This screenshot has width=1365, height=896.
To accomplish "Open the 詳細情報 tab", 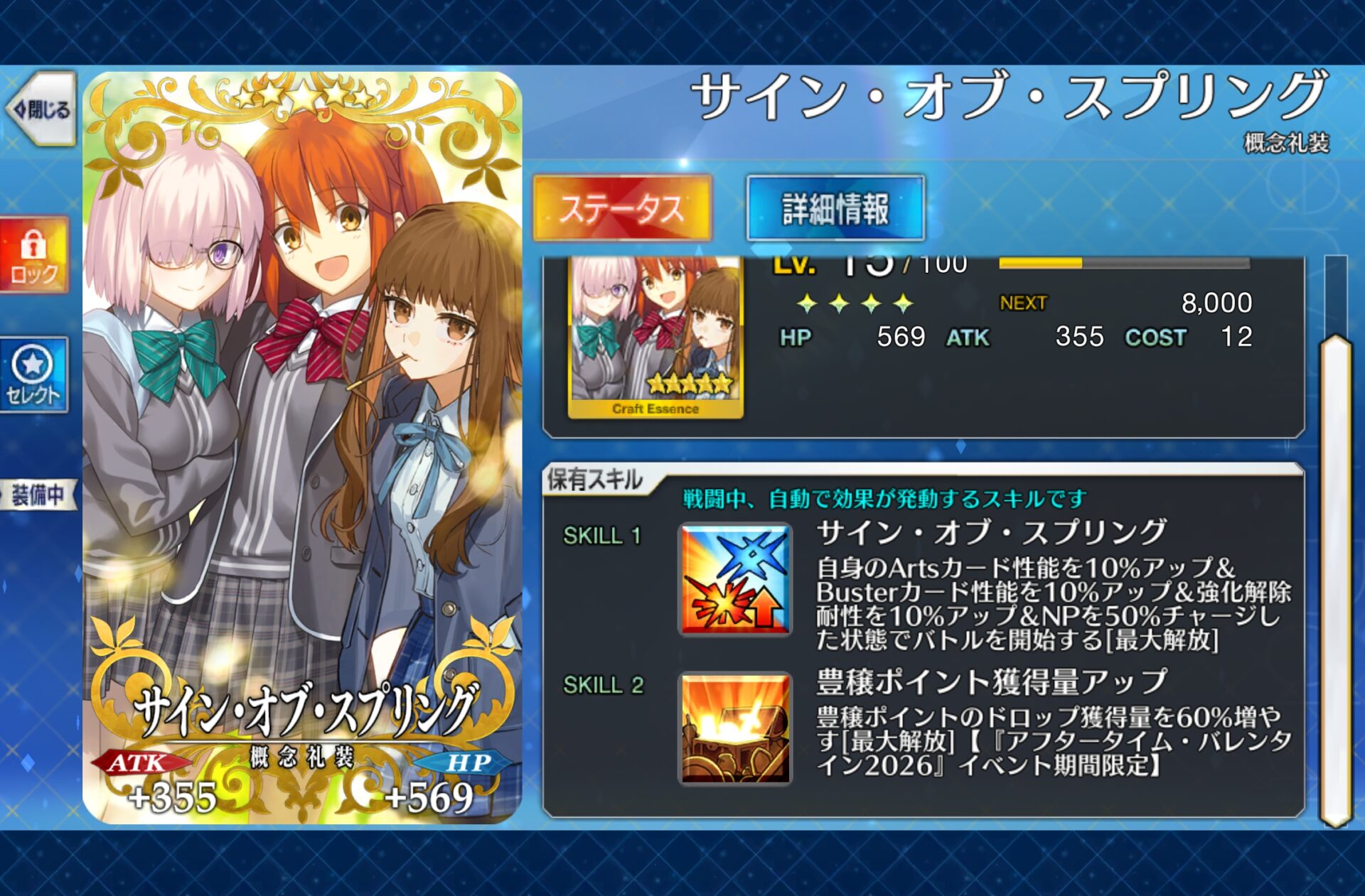I will click(x=835, y=208).
